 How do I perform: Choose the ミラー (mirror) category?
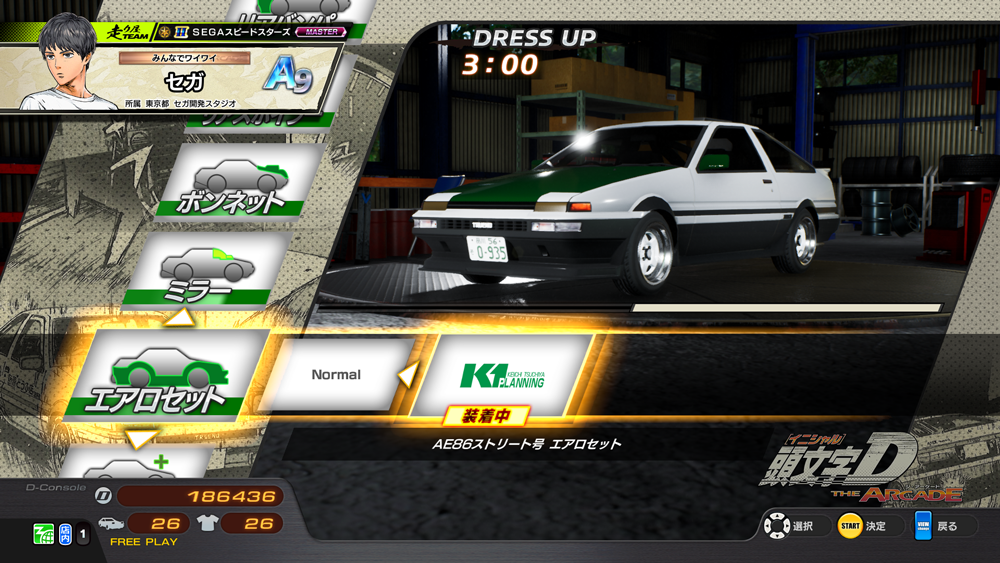pos(205,268)
